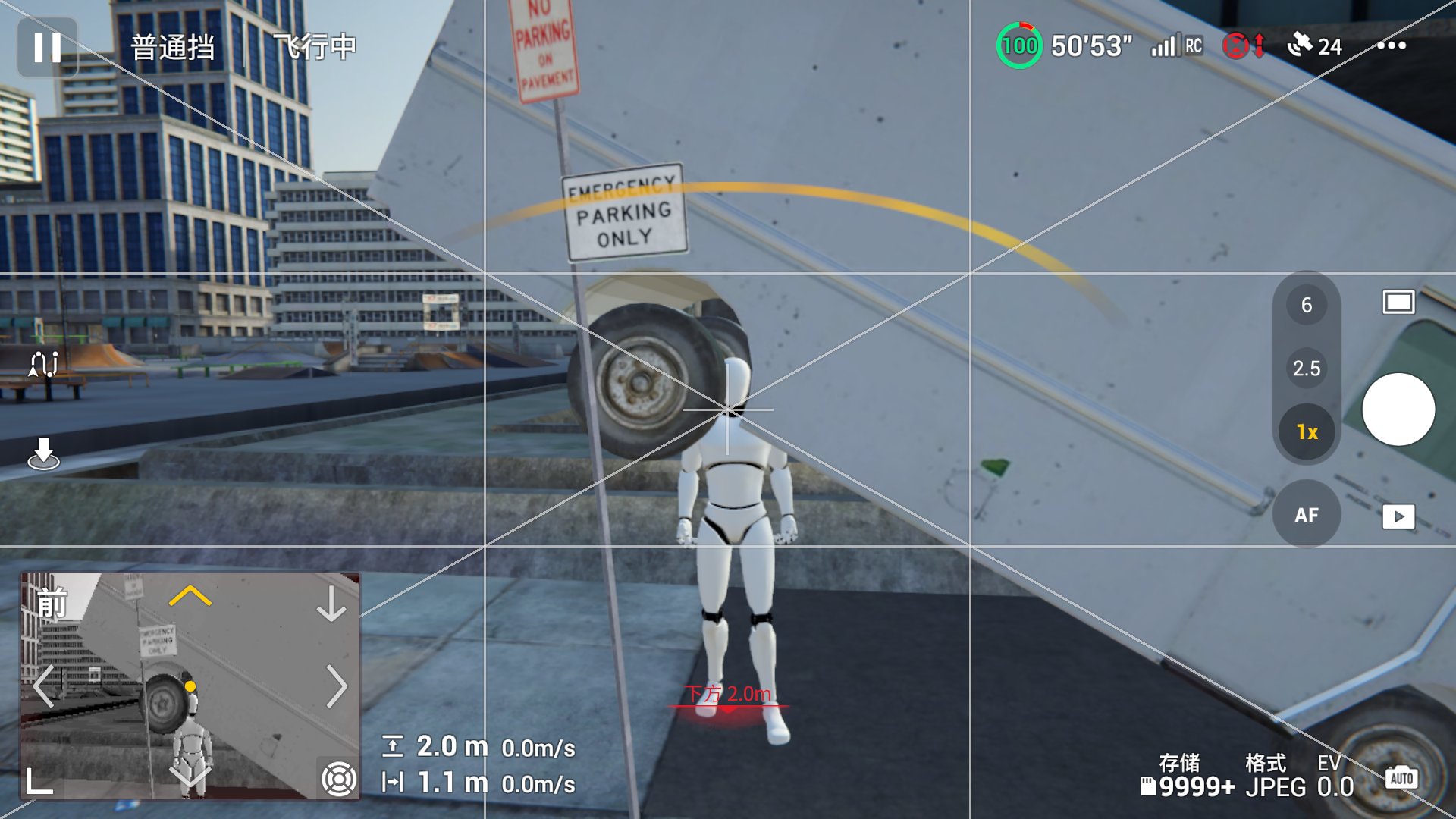Select the 6x zoom level

pos(1306,305)
